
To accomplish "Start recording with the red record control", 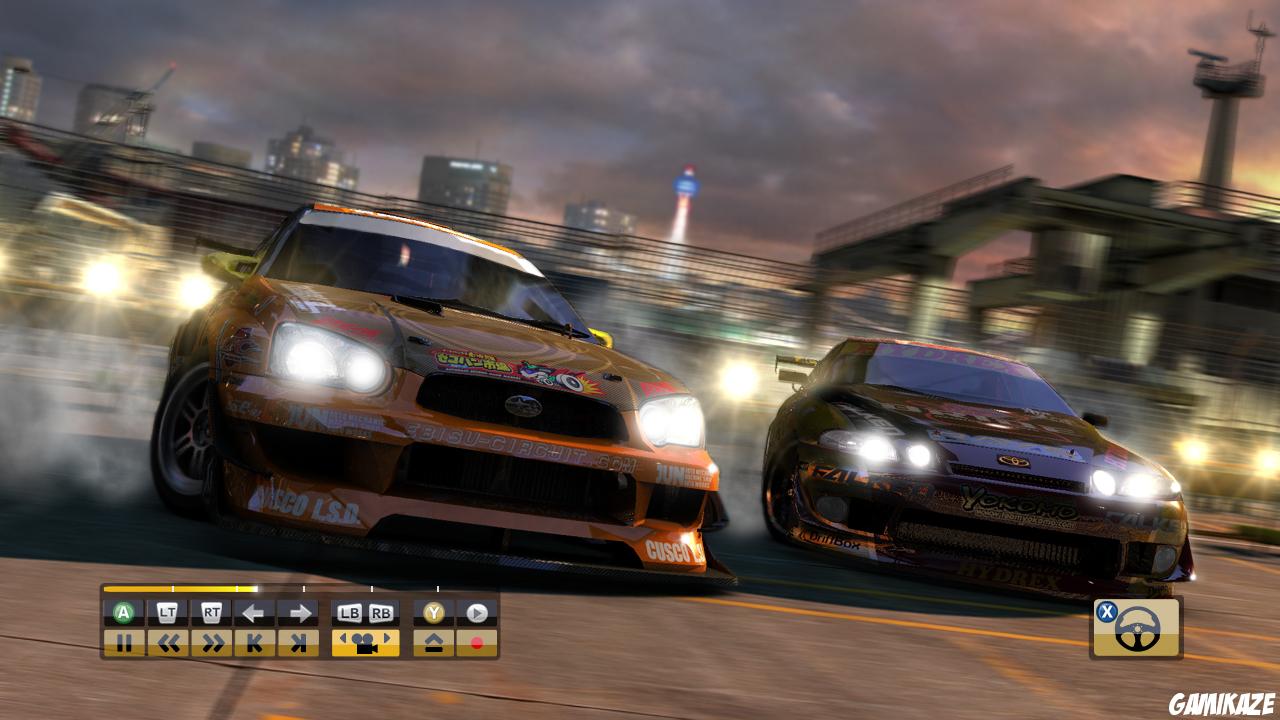I will [478, 640].
